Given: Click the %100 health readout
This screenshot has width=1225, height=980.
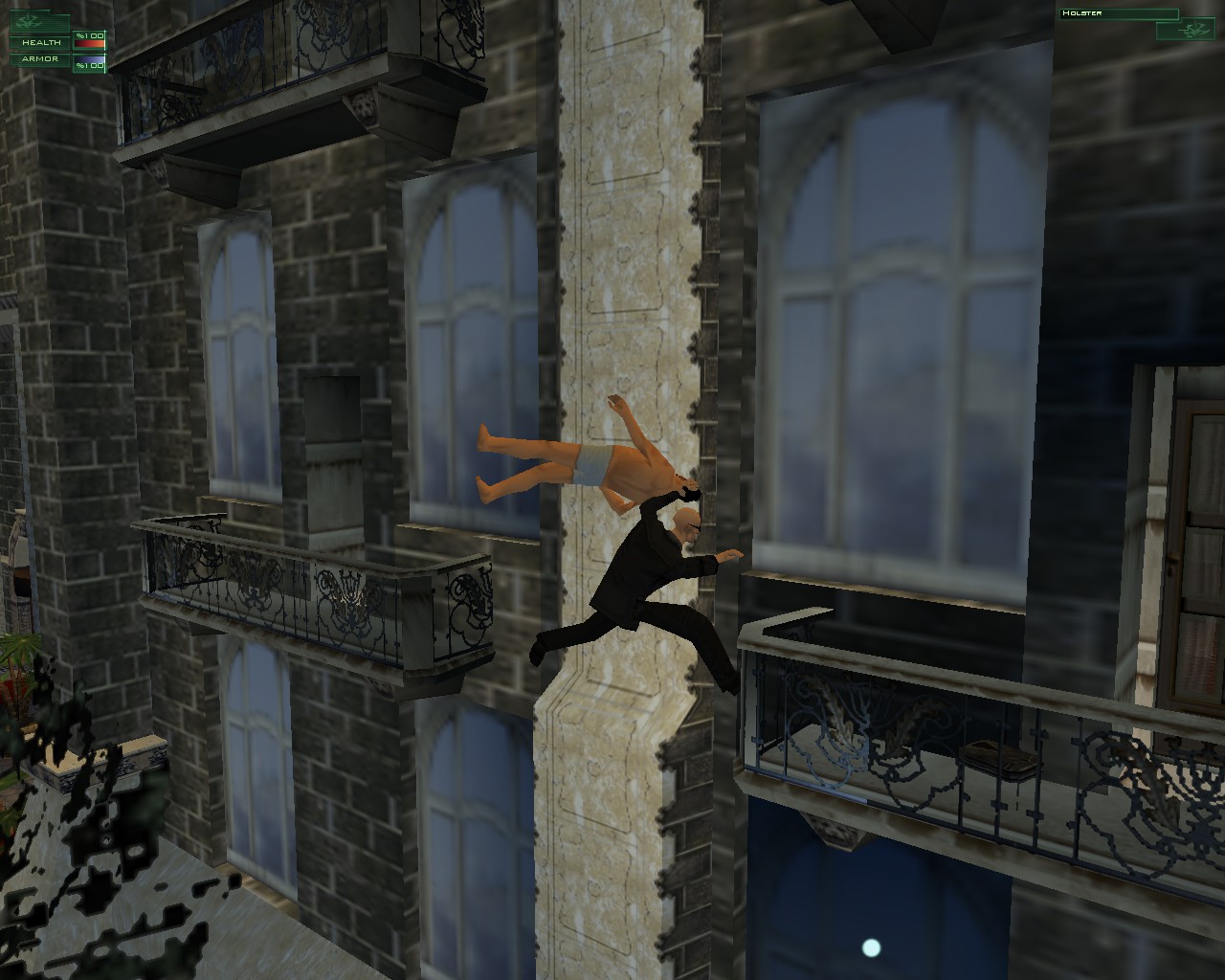Looking at the screenshot, I should [90, 35].
